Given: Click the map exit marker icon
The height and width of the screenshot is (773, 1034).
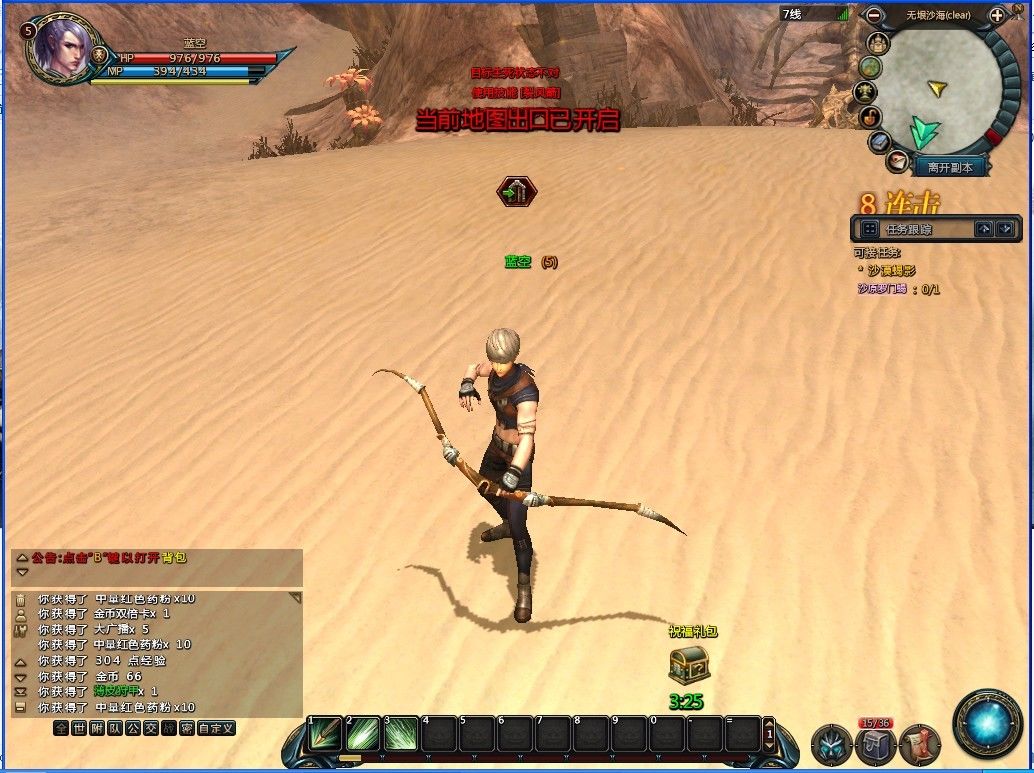Looking at the screenshot, I should click(517, 191).
